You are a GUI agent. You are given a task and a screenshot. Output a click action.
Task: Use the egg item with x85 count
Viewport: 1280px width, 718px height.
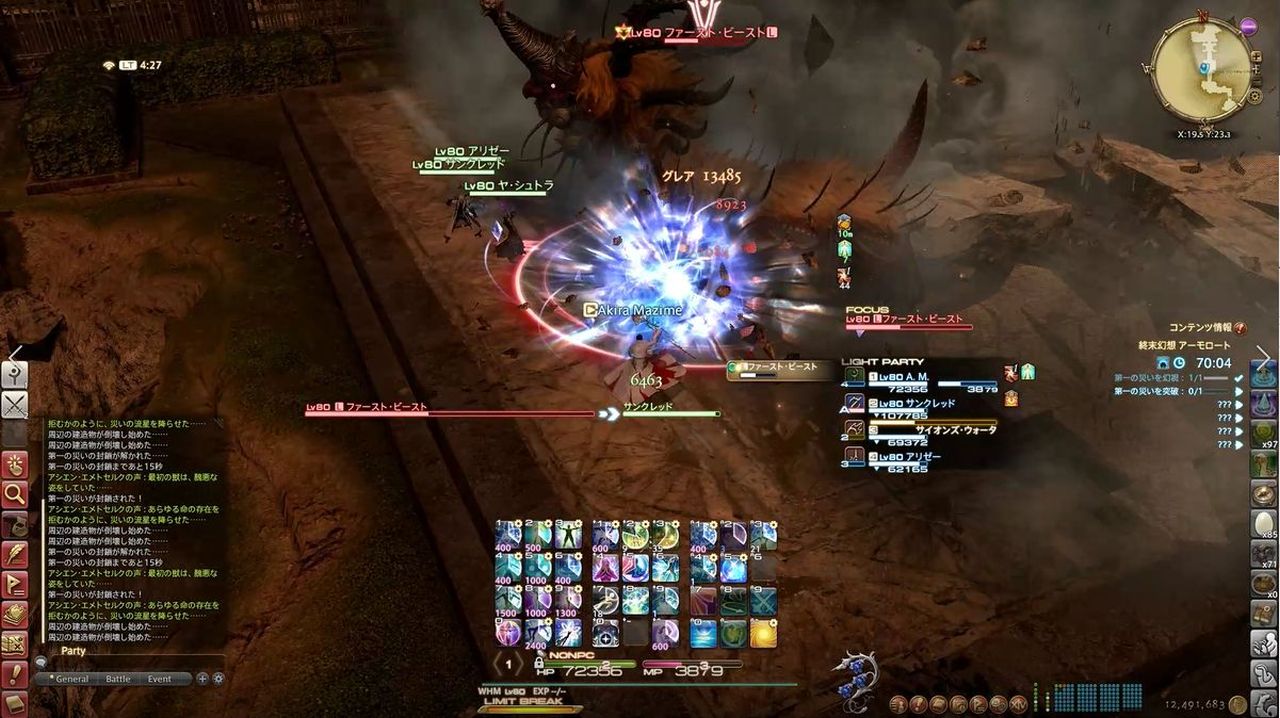point(1264,524)
